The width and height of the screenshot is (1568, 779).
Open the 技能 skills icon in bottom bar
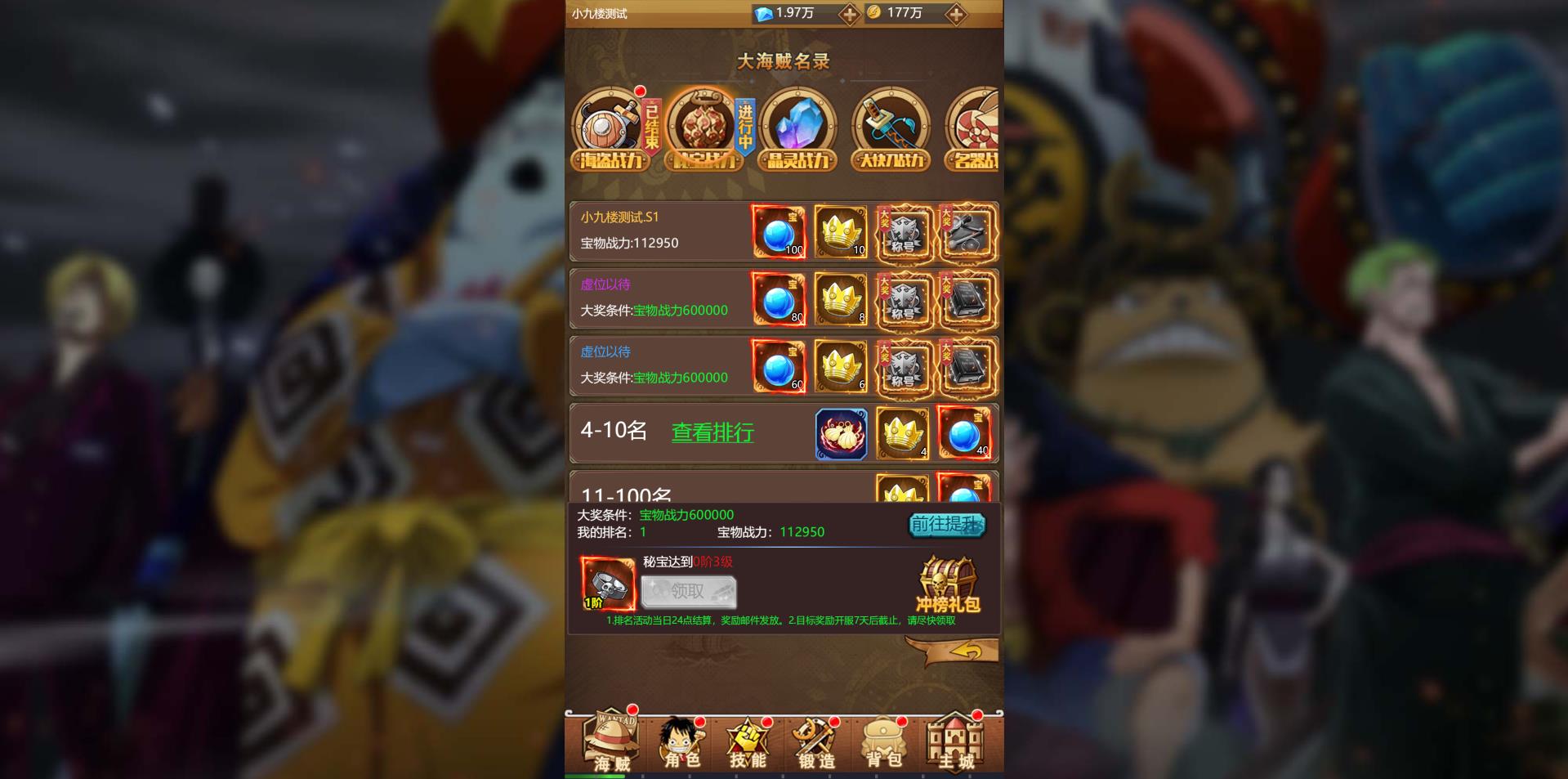click(x=746, y=740)
